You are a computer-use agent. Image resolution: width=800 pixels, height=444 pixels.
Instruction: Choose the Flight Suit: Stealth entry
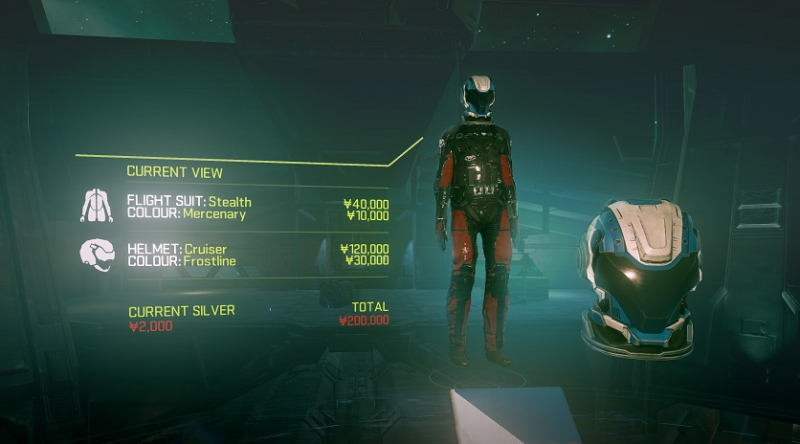click(189, 201)
